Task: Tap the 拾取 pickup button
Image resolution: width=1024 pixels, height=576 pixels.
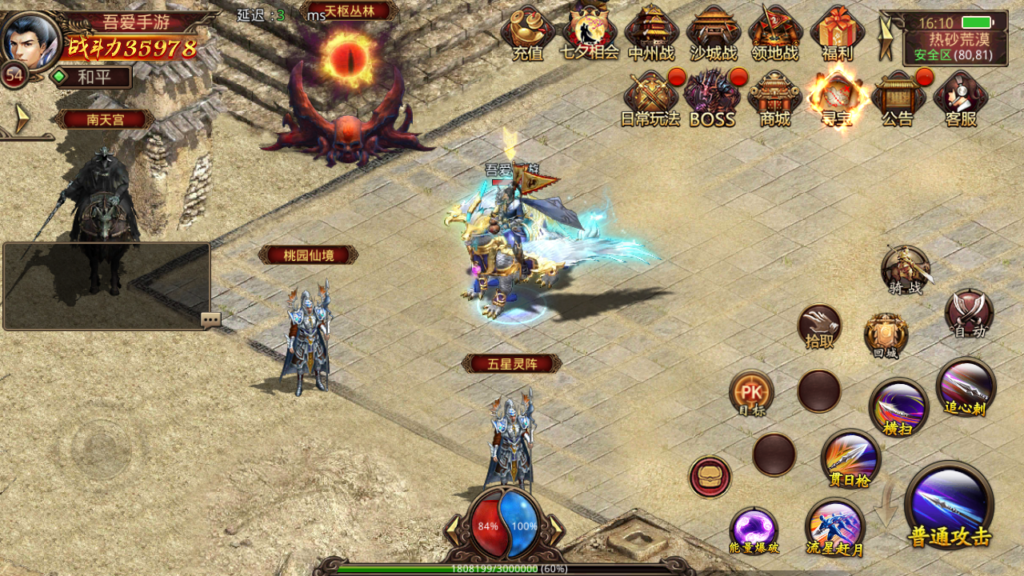Action: (819, 326)
